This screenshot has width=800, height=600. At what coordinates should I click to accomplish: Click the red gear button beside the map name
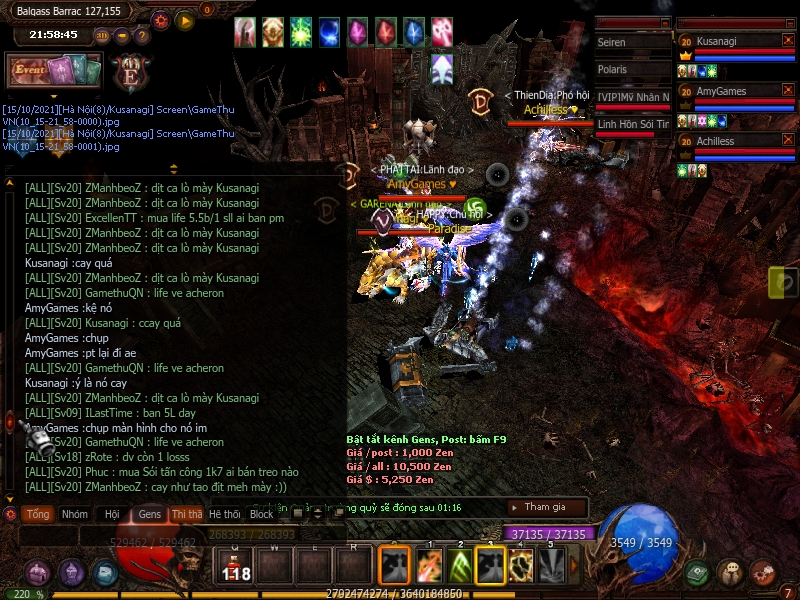pos(162,19)
